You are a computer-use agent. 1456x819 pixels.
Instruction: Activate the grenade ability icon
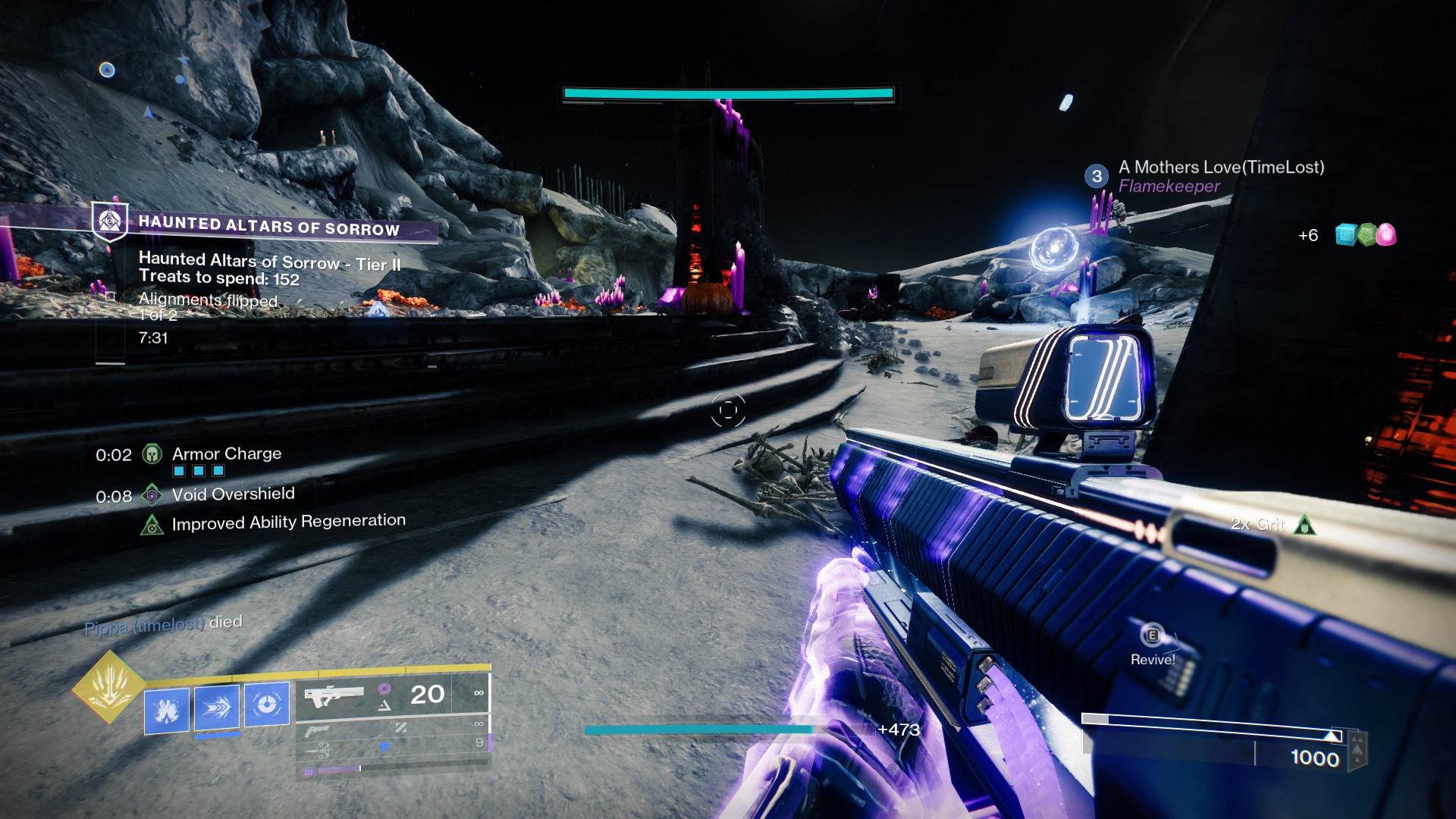[x=167, y=710]
